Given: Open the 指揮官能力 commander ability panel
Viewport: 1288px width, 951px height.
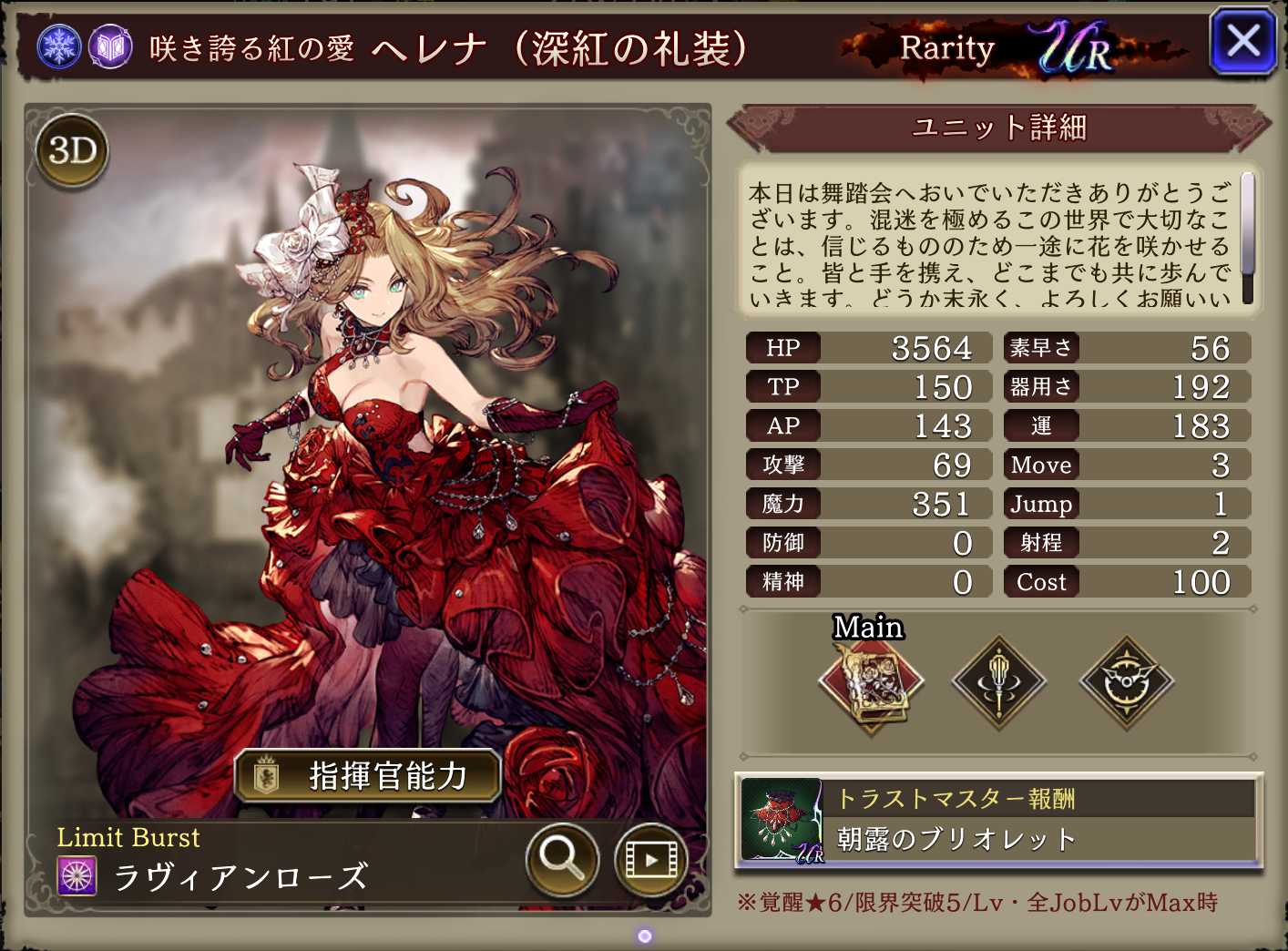Looking at the screenshot, I should pyautogui.click(x=368, y=776).
